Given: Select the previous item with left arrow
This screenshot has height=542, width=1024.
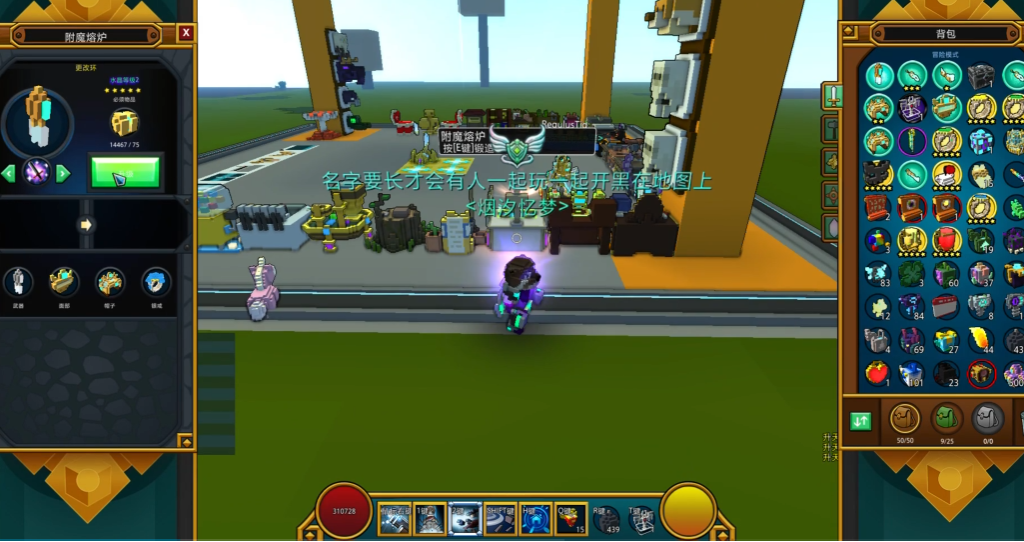Looking at the screenshot, I should (9, 173).
